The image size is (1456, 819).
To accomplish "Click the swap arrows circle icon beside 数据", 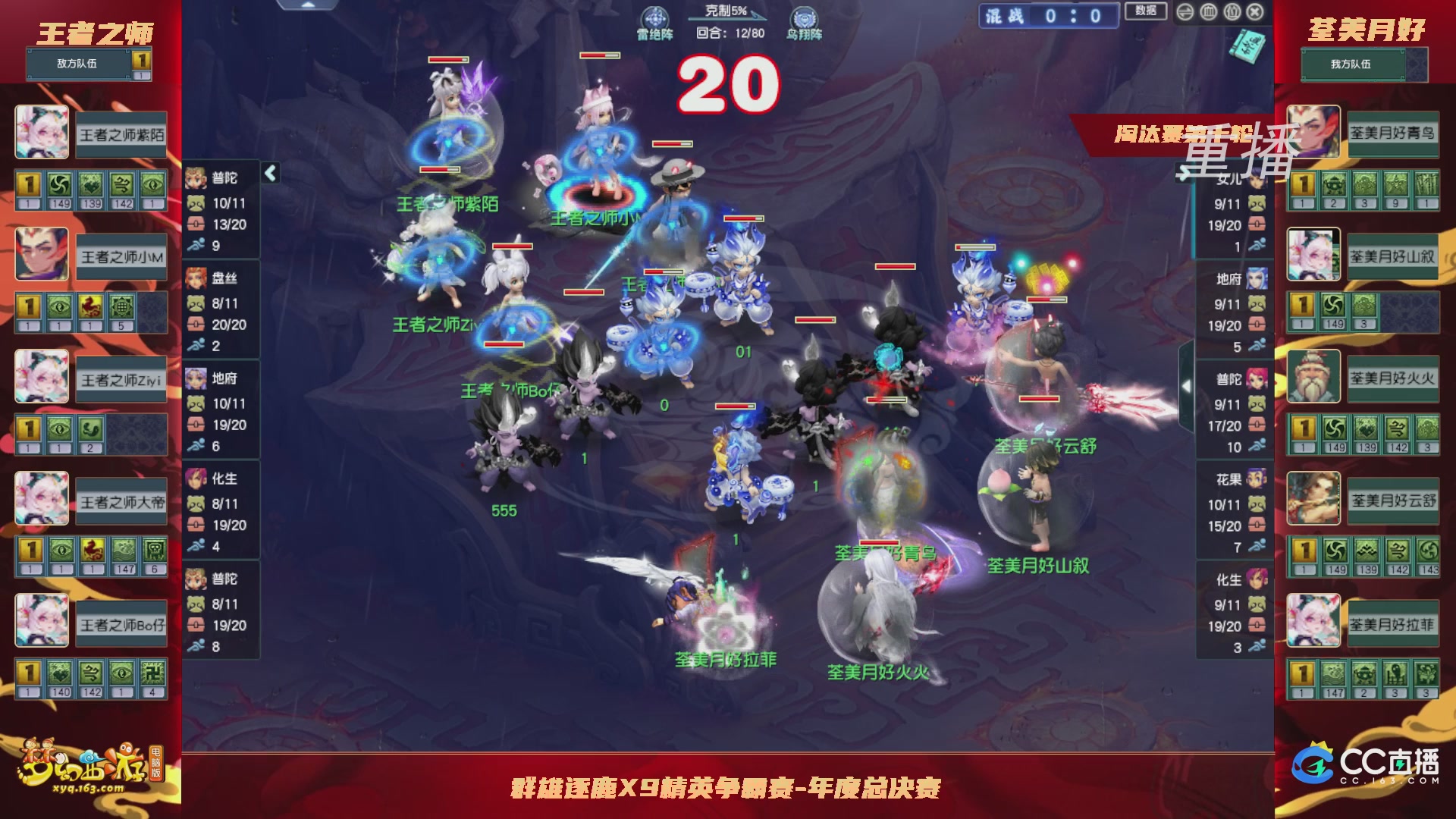I will point(1185,11).
